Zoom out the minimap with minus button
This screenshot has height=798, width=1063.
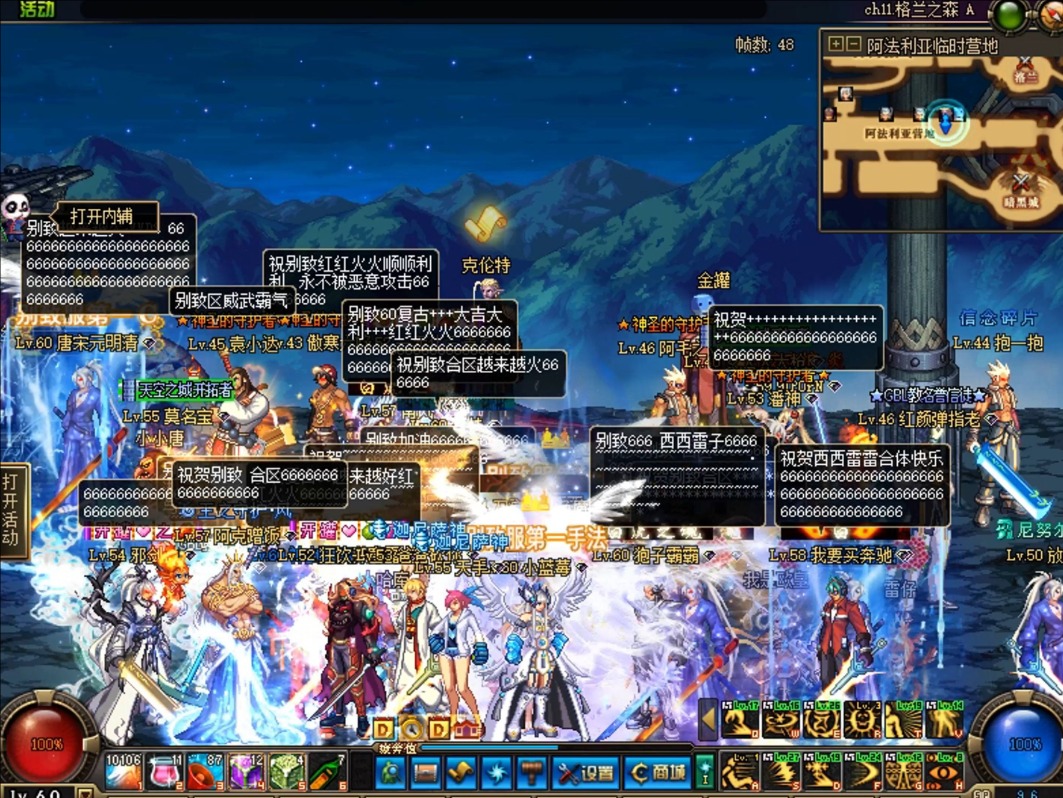854,45
